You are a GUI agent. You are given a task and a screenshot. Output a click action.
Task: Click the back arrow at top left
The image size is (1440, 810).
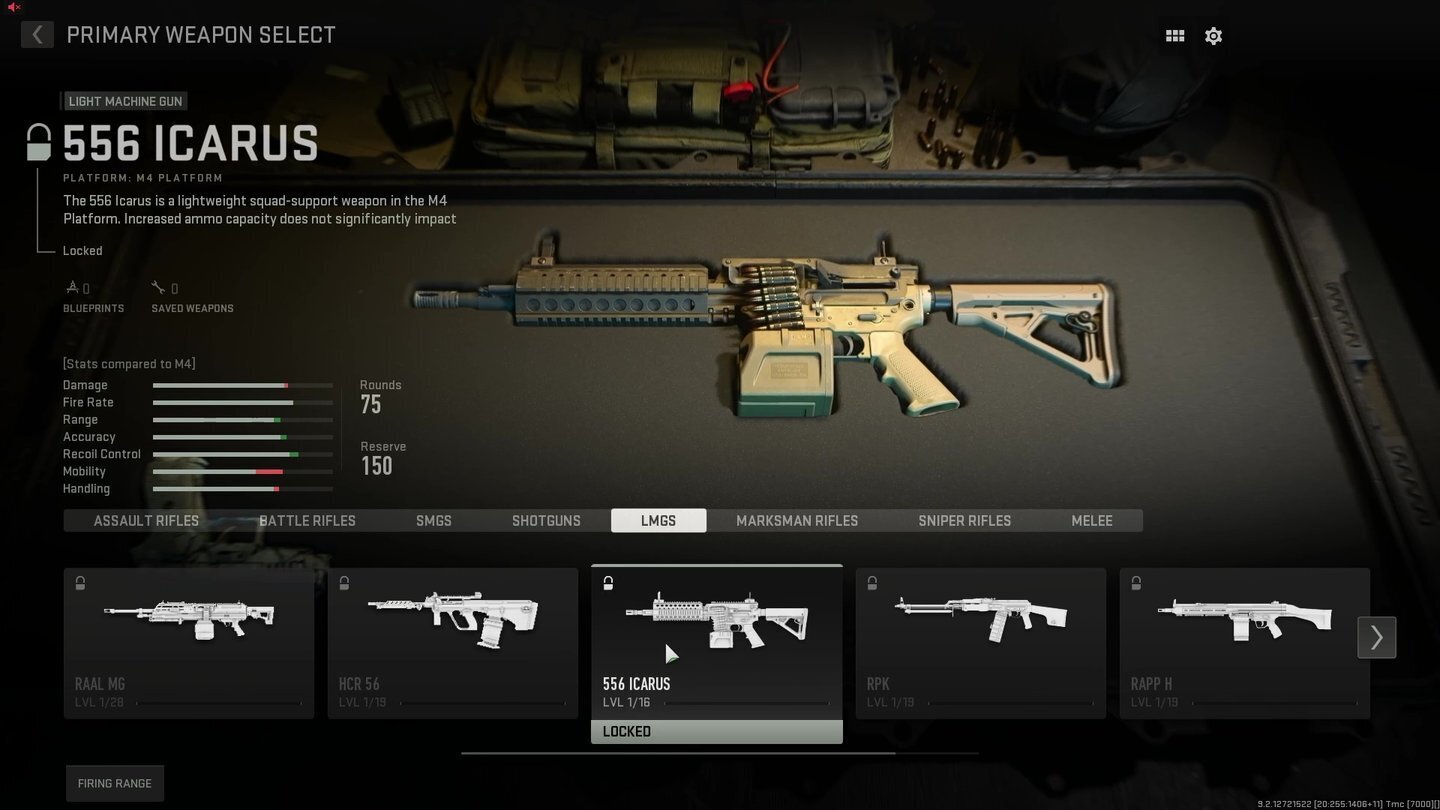tap(37, 34)
